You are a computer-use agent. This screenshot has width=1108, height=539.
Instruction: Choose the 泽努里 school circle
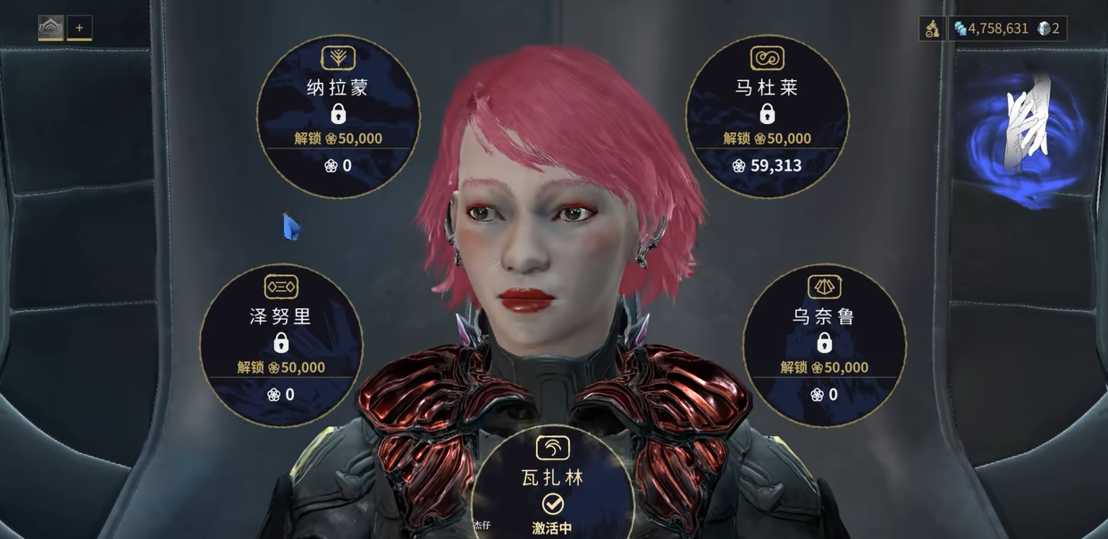click(x=281, y=342)
